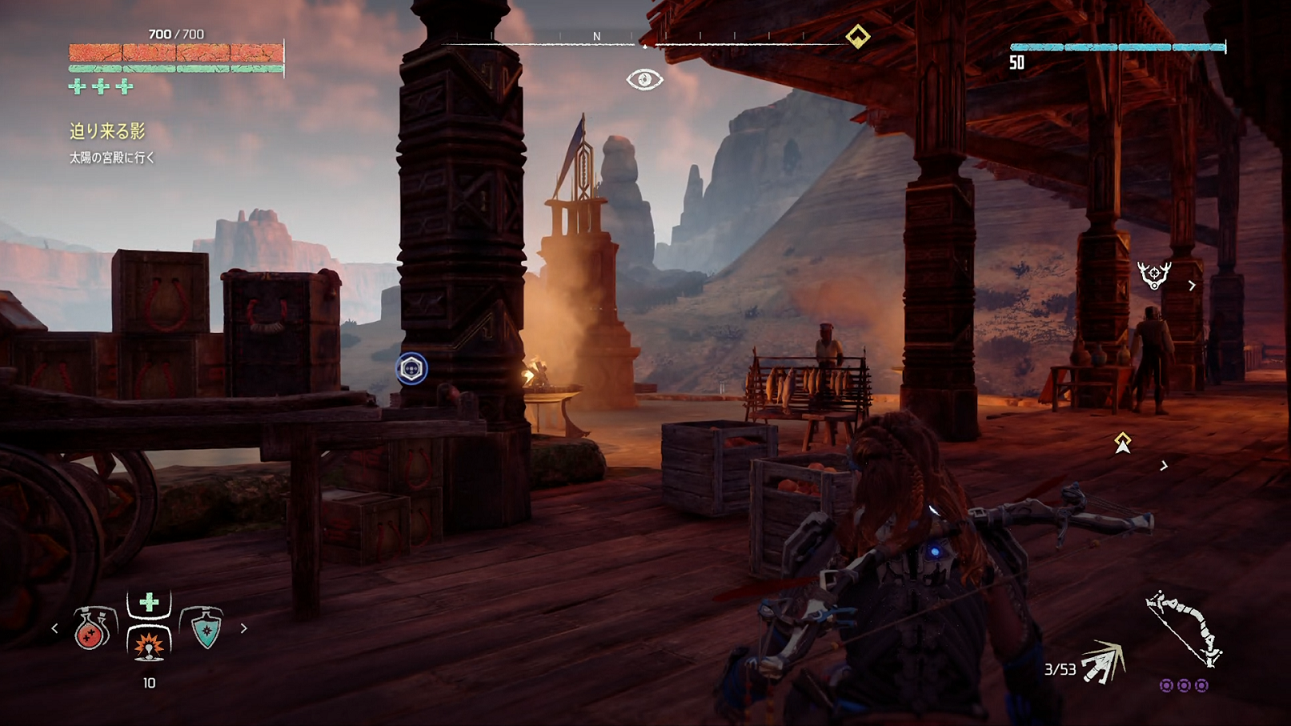Cycle tool selection with the right arrow

pos(243,629)
